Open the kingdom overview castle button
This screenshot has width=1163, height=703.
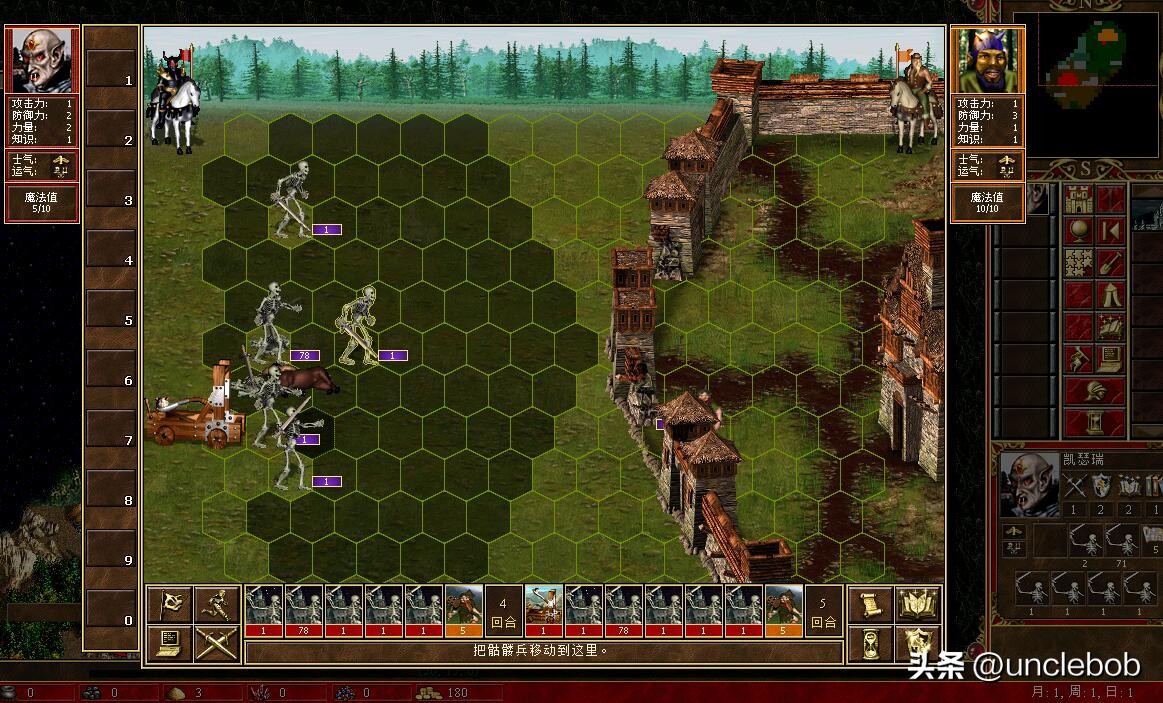(x=1078, y=199)
